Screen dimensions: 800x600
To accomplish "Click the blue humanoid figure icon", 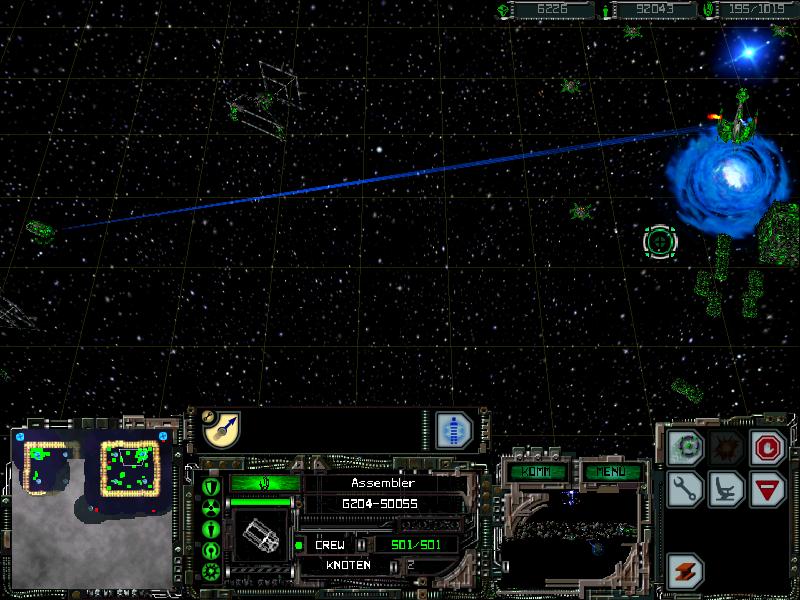I will click(453, 429).
